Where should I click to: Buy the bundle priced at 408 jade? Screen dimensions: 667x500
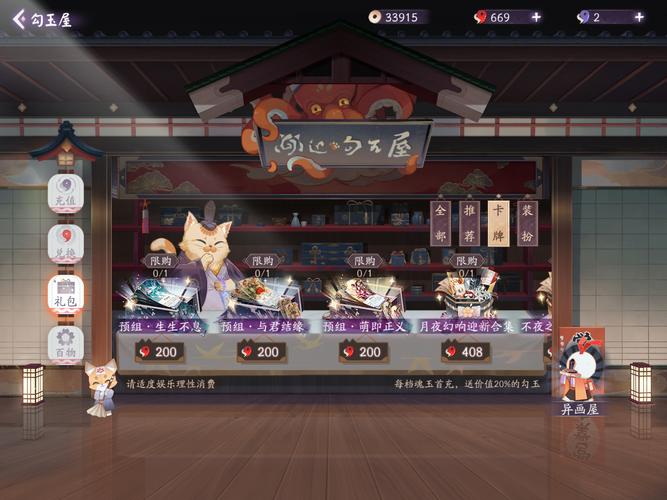coord(466,351)
